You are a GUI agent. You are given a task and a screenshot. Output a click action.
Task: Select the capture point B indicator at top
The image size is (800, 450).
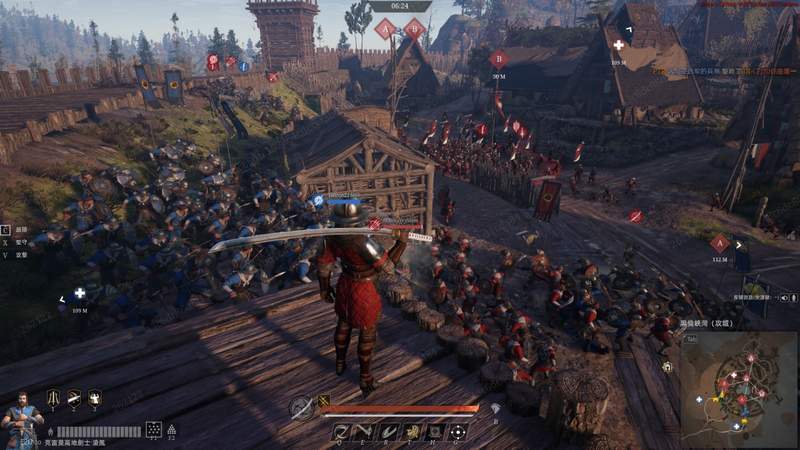pos(414,29)
